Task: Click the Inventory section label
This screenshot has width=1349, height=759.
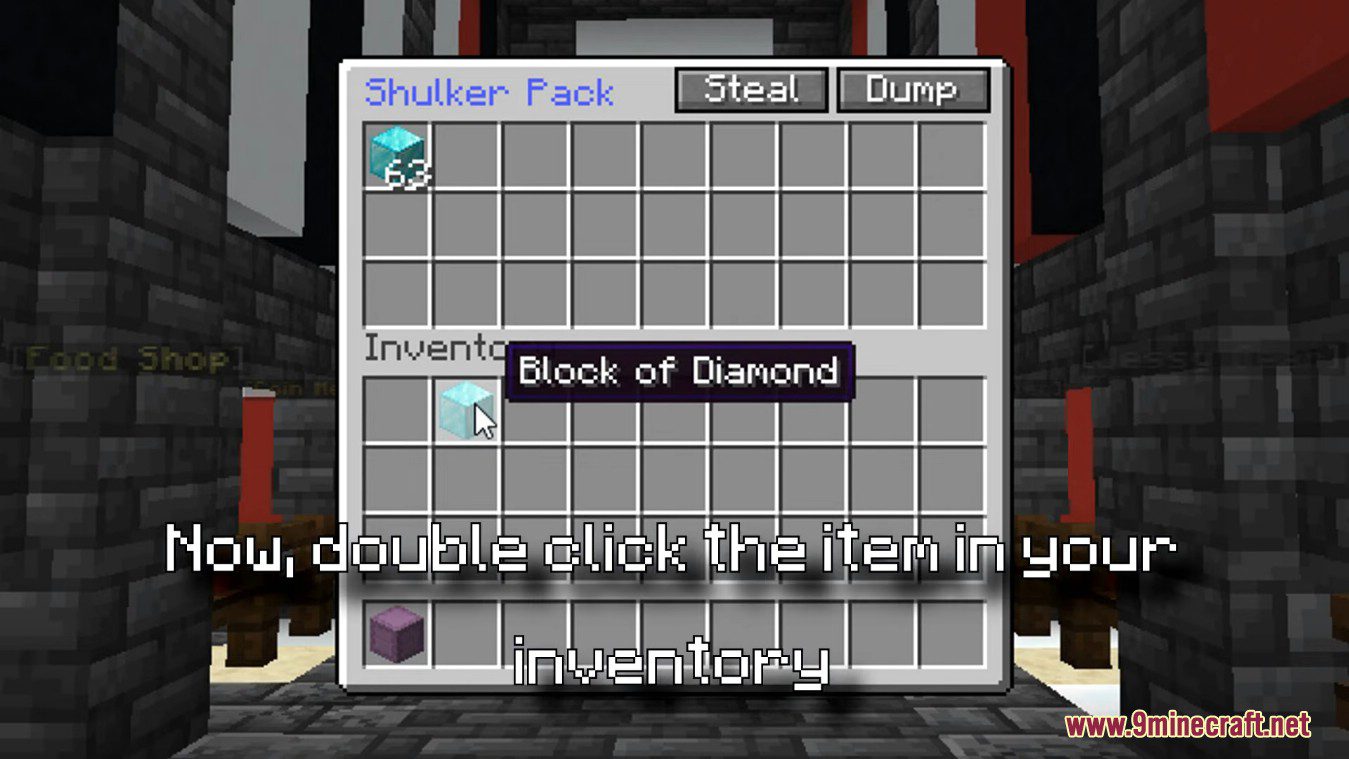Action: tap(432, 349)
